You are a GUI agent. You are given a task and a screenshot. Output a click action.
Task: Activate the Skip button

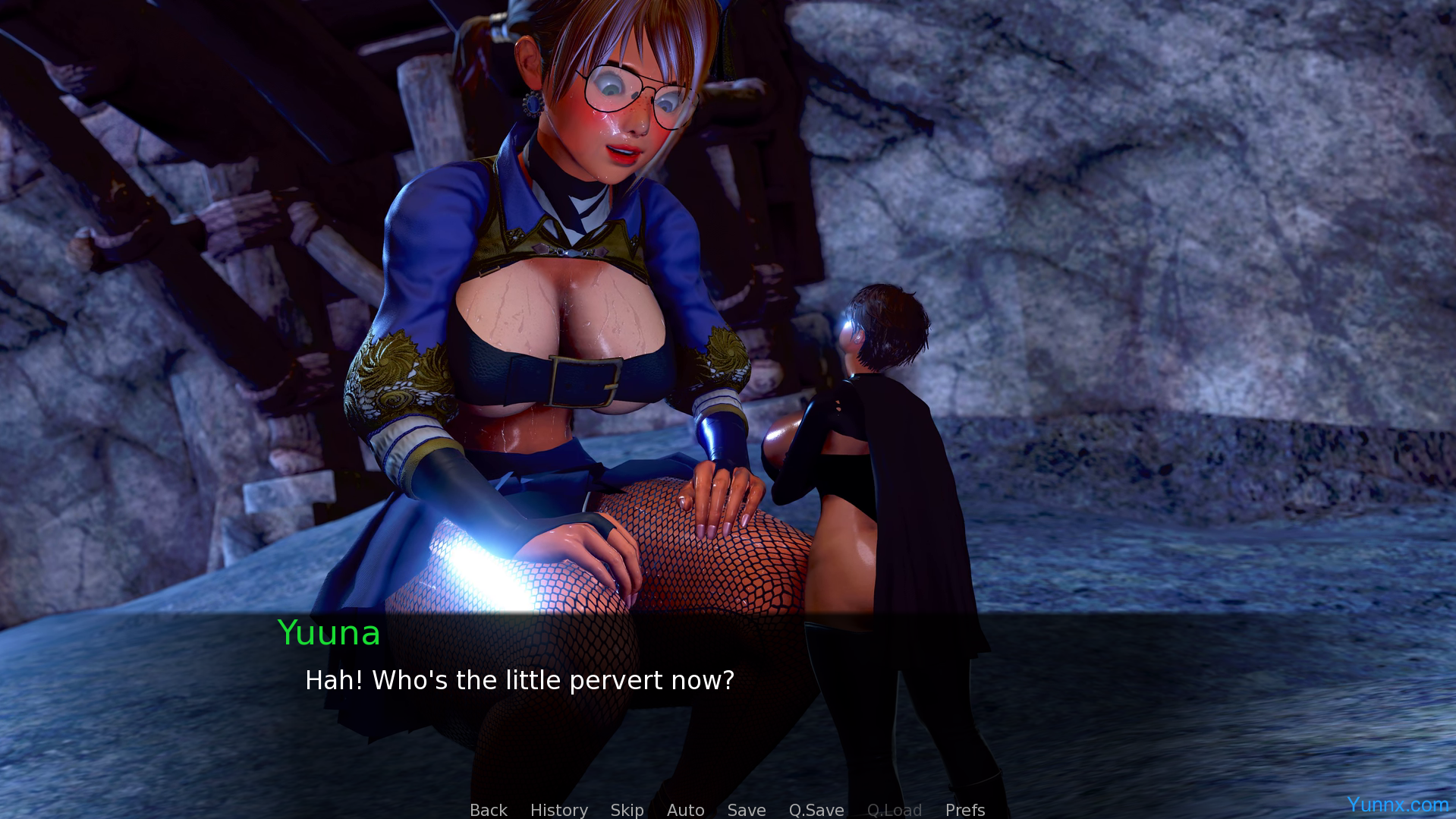point(627,810)
